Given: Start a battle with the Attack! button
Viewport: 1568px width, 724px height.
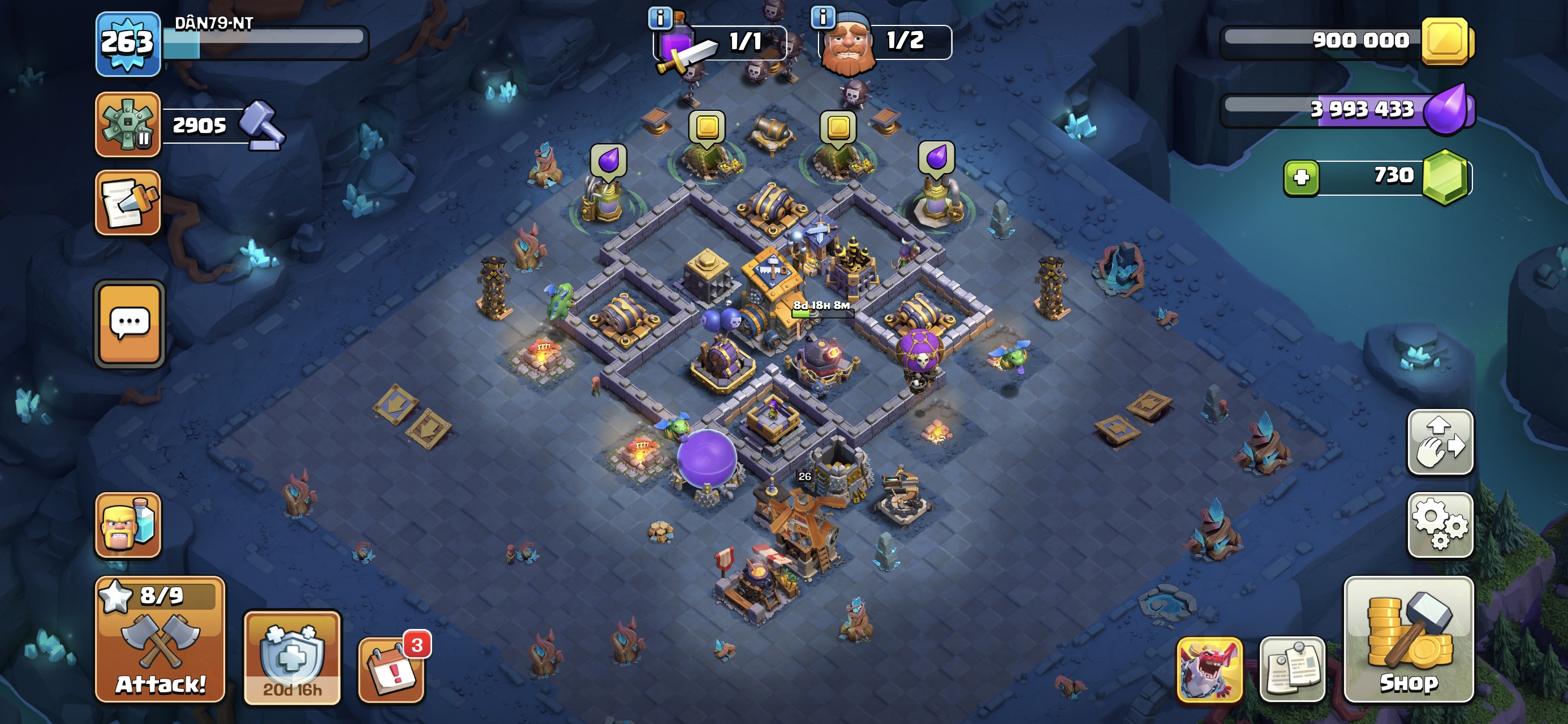Looking at the screenshot, I should [x=160, y=639].
